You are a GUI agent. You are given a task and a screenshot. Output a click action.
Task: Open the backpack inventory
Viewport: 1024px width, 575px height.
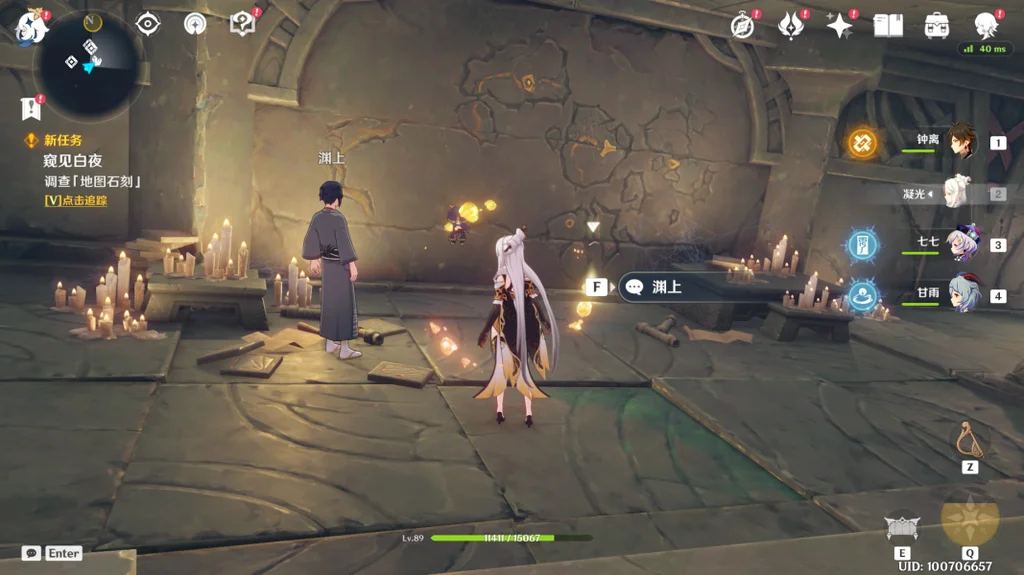pyautogui.click(x=937, y=26)
